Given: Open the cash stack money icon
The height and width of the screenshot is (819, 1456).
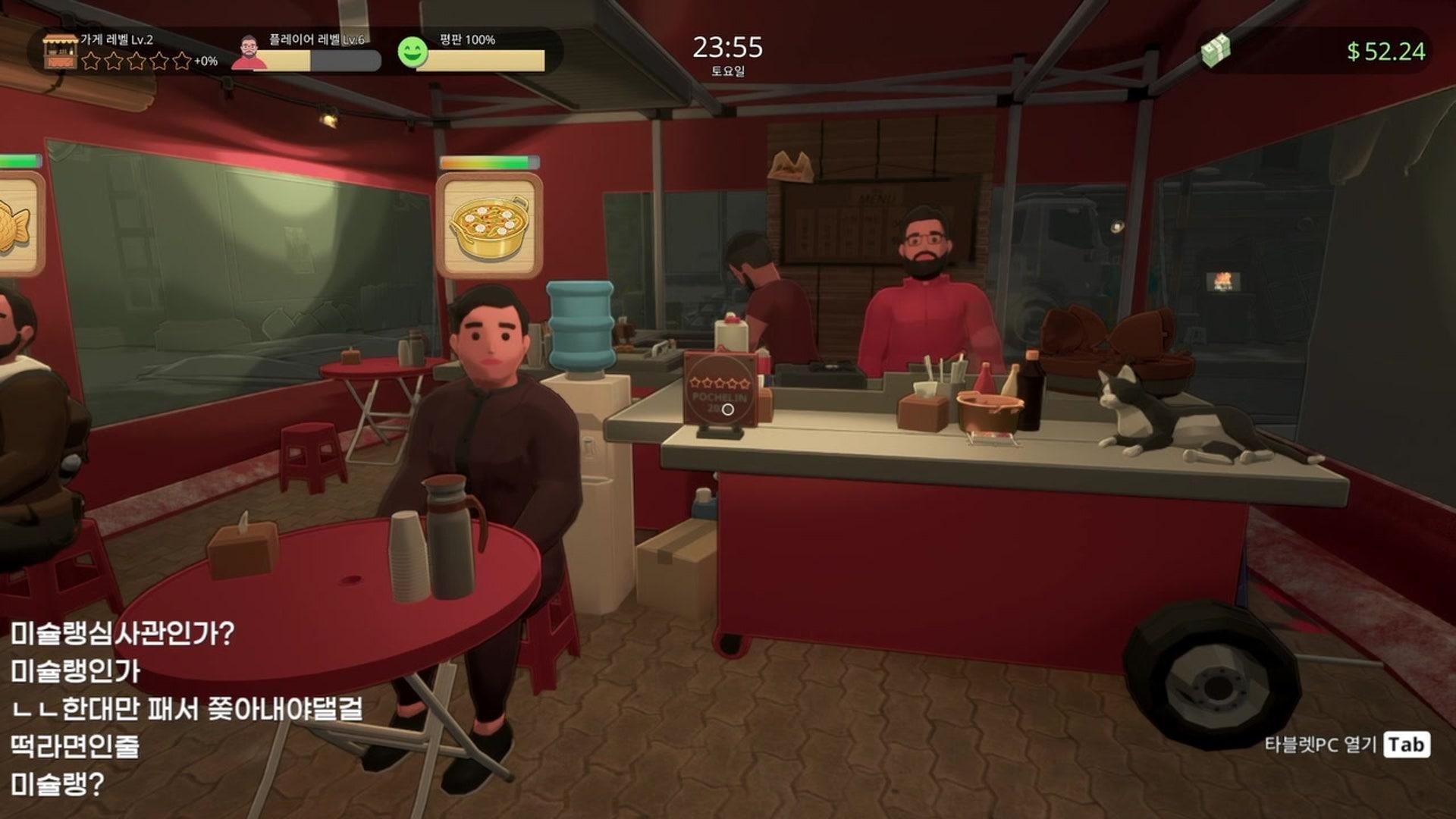Looking at the screenshot, I should 1215,51.
